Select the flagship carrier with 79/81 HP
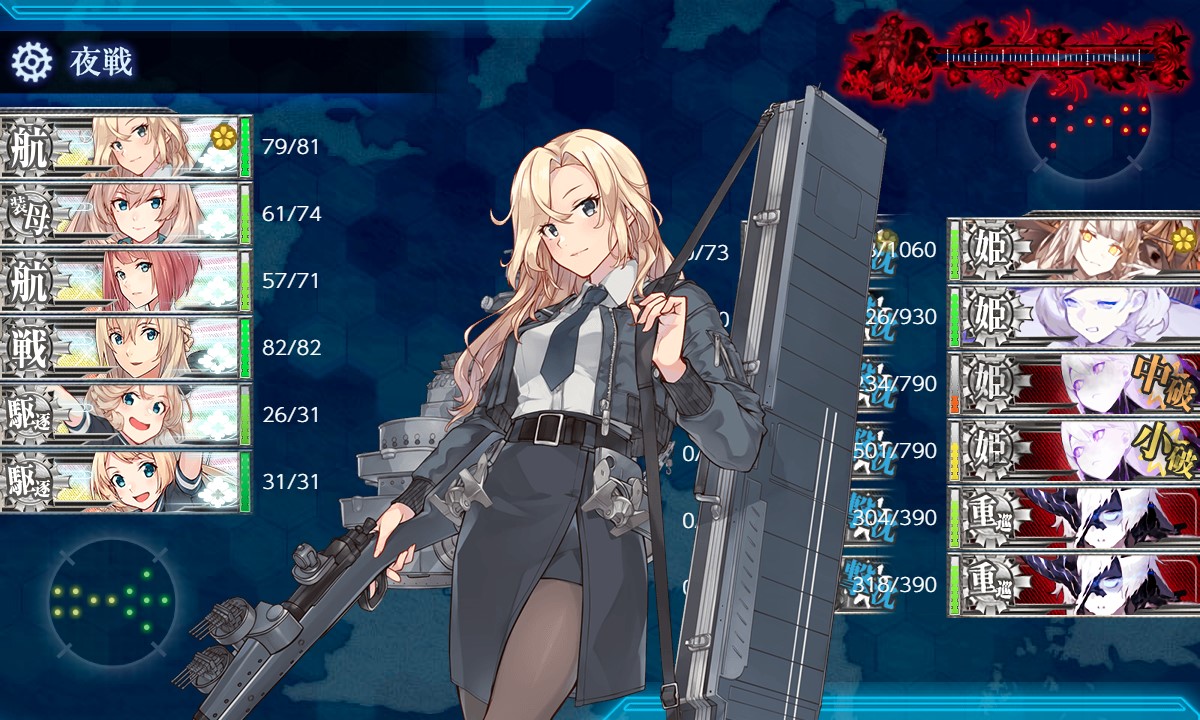This screenshot has width=1200, height=720. tap(125, 147)
